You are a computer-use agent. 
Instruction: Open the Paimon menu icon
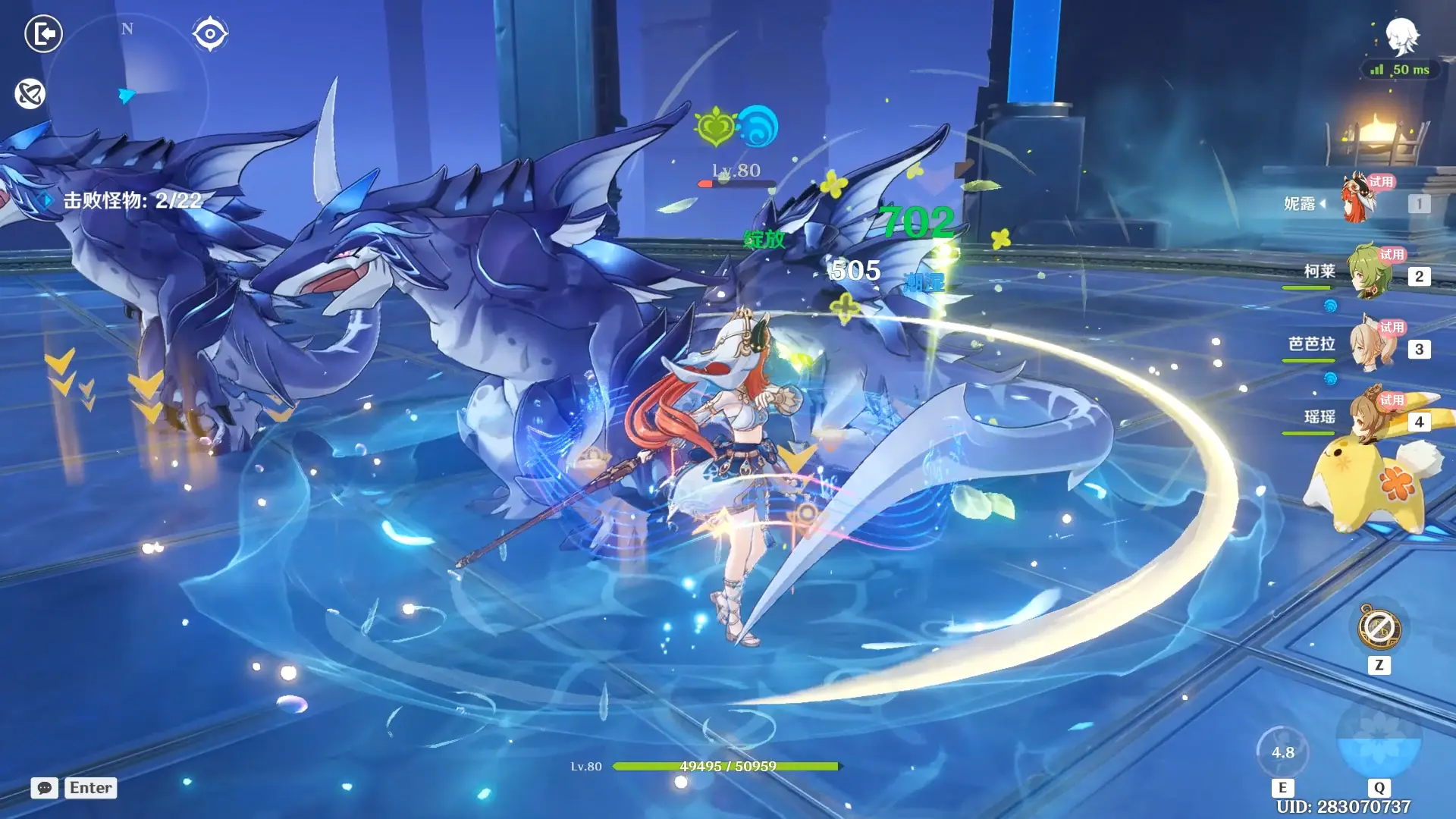point(1401,36)
